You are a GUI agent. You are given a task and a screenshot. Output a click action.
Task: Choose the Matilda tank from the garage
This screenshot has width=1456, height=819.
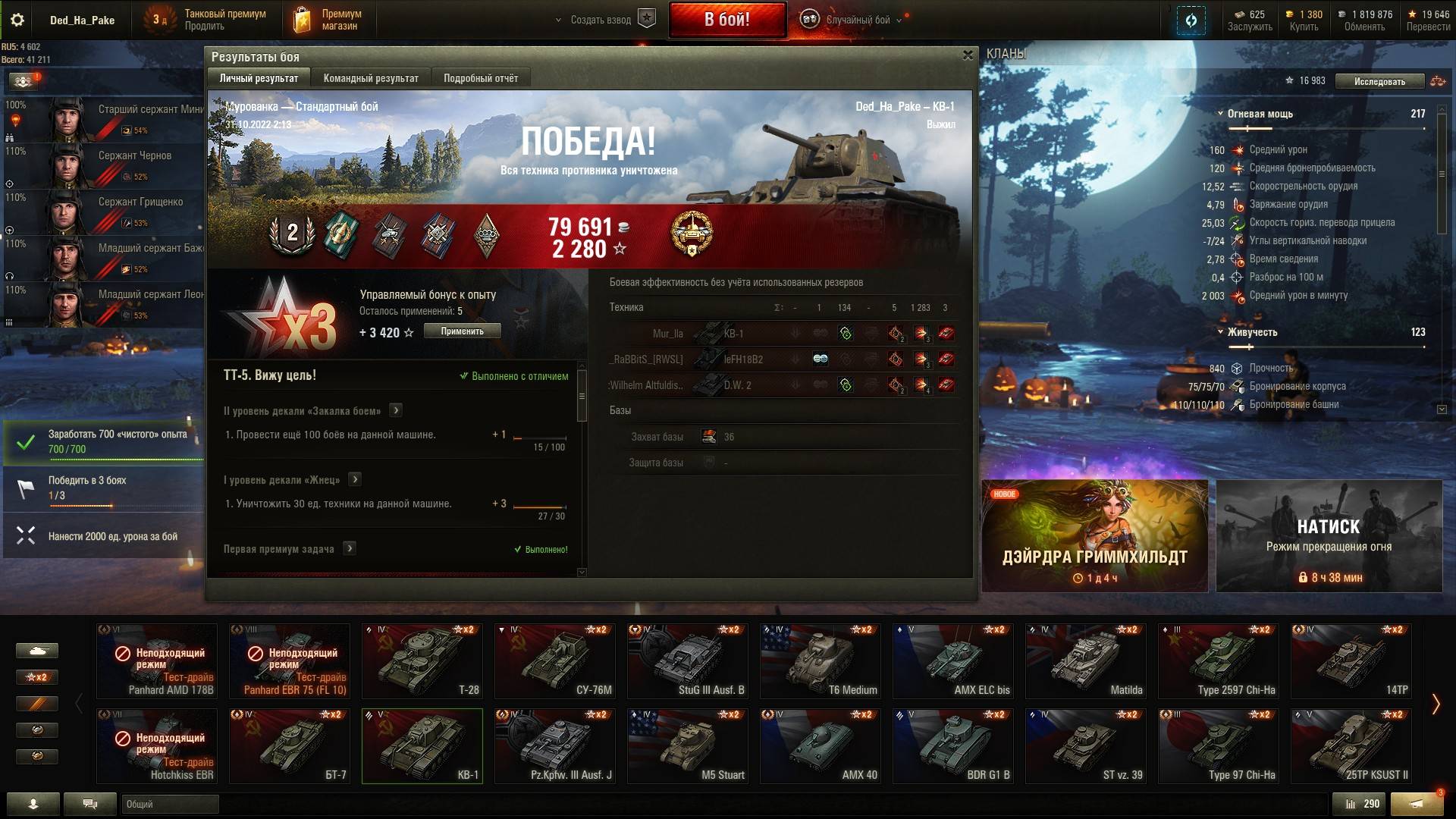coord(1086,661)
